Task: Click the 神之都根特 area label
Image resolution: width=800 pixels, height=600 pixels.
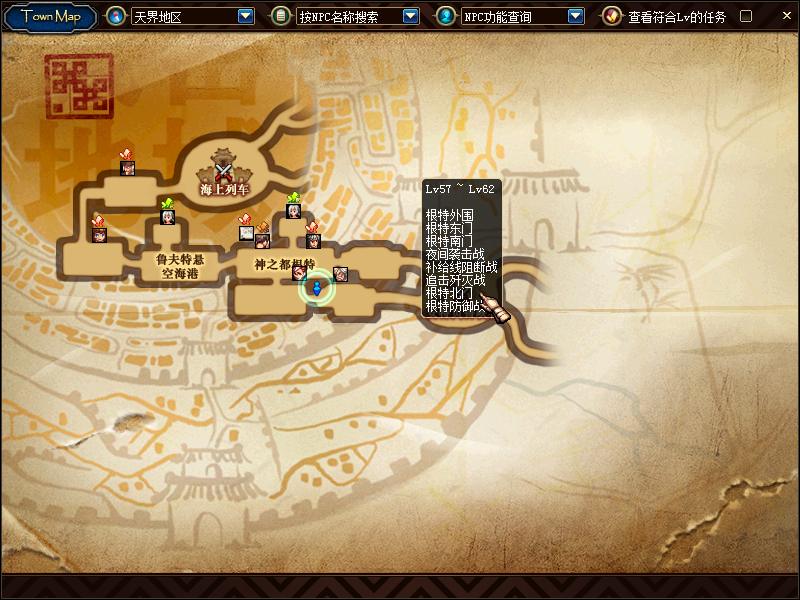Action: click(284, 264)
